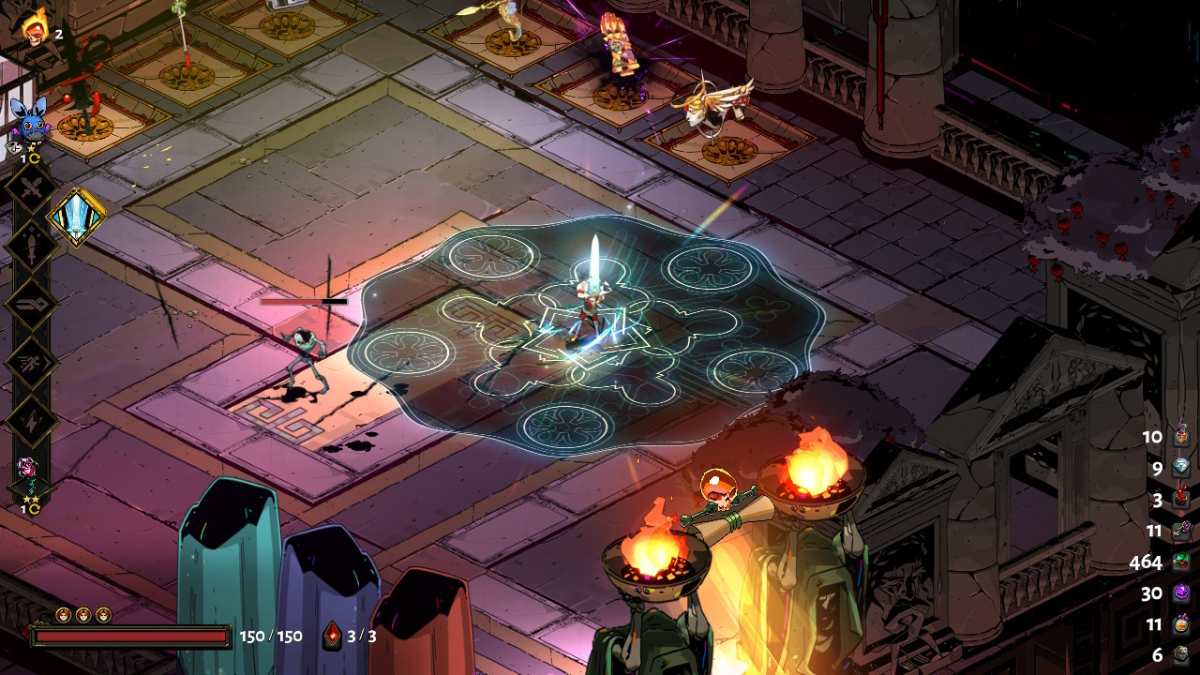Click the green and red Gemstones icon

[1182, 562]
